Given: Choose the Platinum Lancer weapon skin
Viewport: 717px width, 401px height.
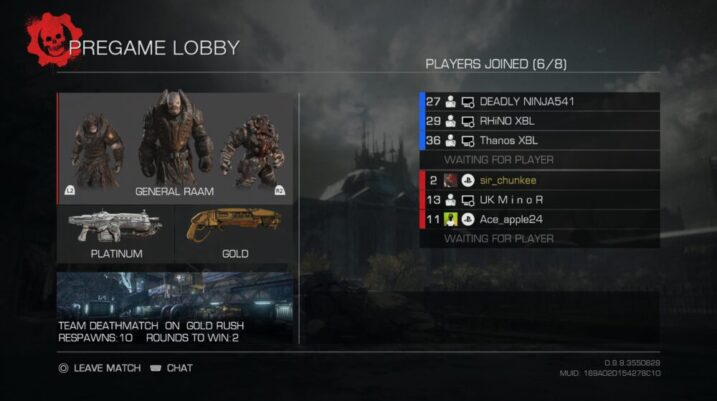Looking at the screenshot, I should [x=115, y=235].
